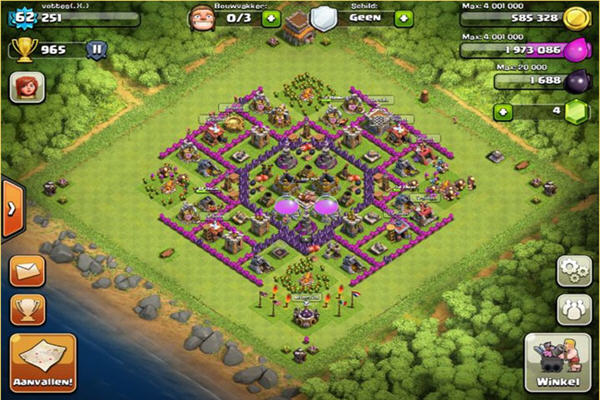The width and height of the screenshot is (600, 400).
Task: Add gems with the green plus button
Action: click(x=502, y=113)
